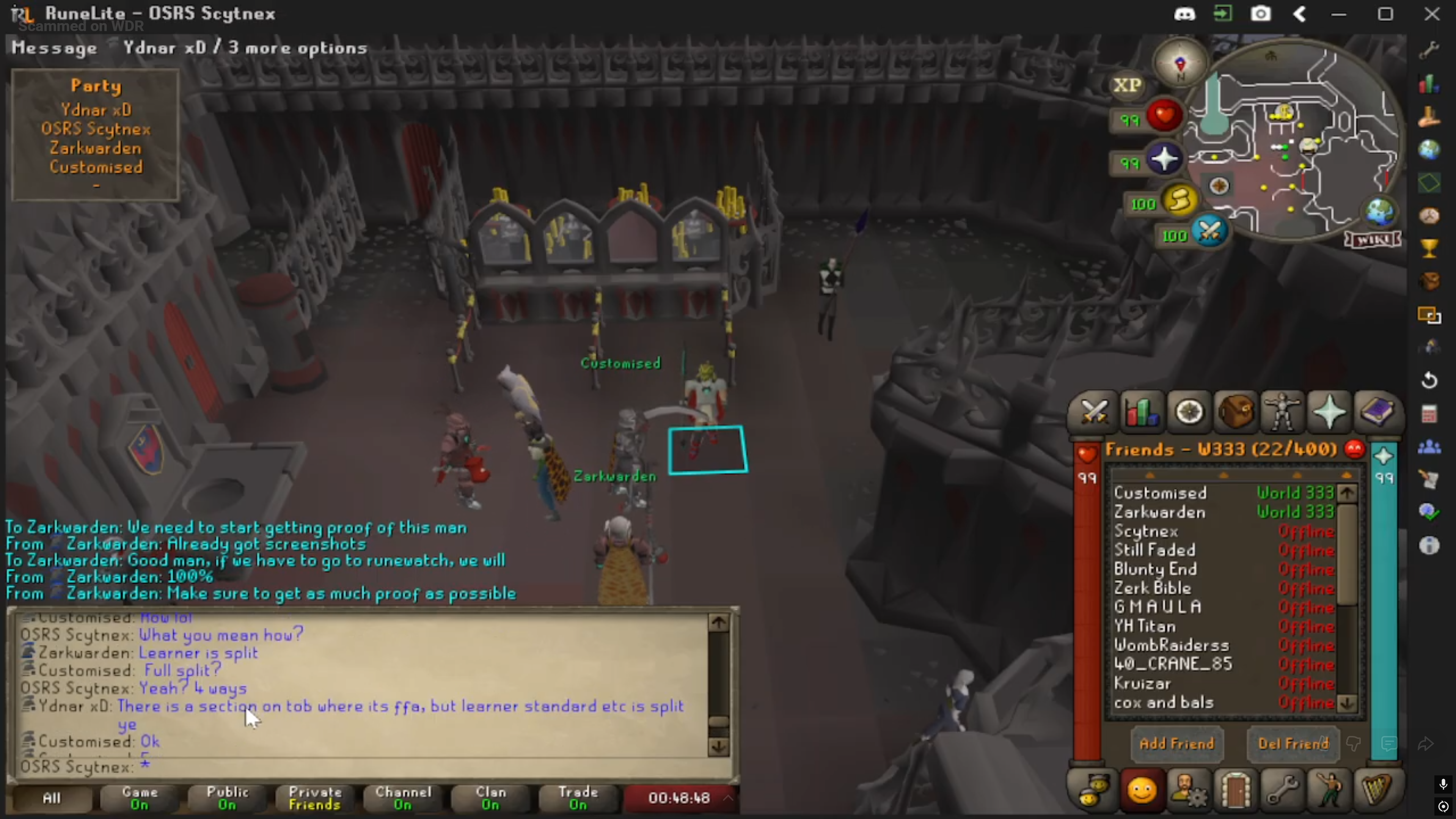Image resolution: width=1456 pixels, height=819 pixels.
Task: Open the Logout door tab
Action: [1235, 790]
